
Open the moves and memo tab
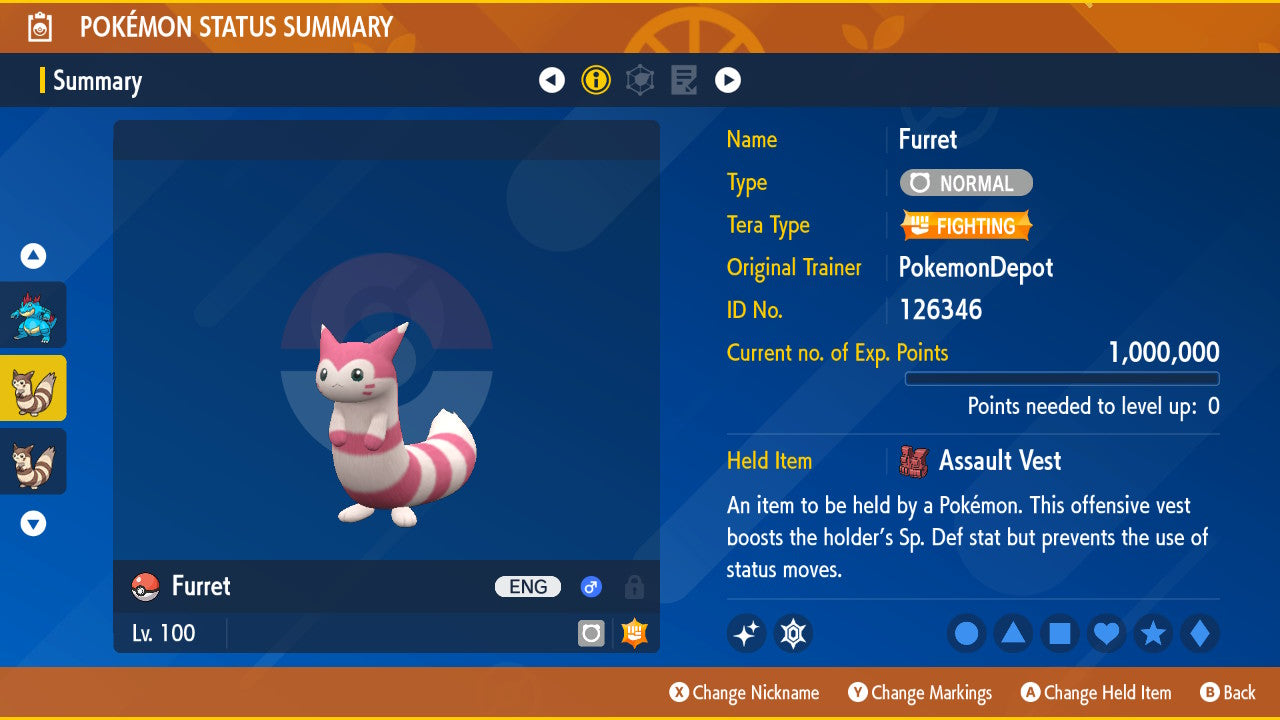coord(684,80)
